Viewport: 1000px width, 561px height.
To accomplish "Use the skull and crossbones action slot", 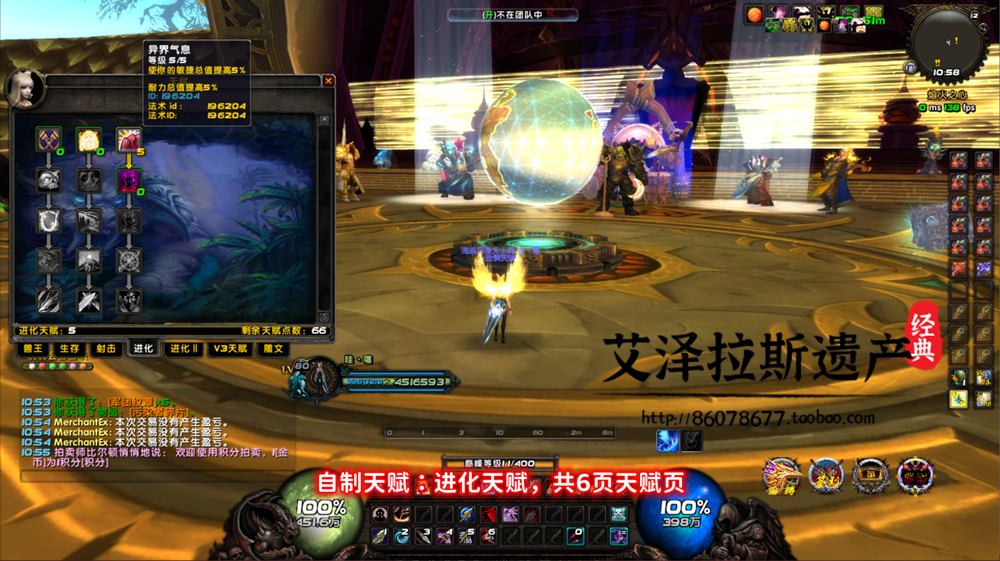I will tap(619, 514).
